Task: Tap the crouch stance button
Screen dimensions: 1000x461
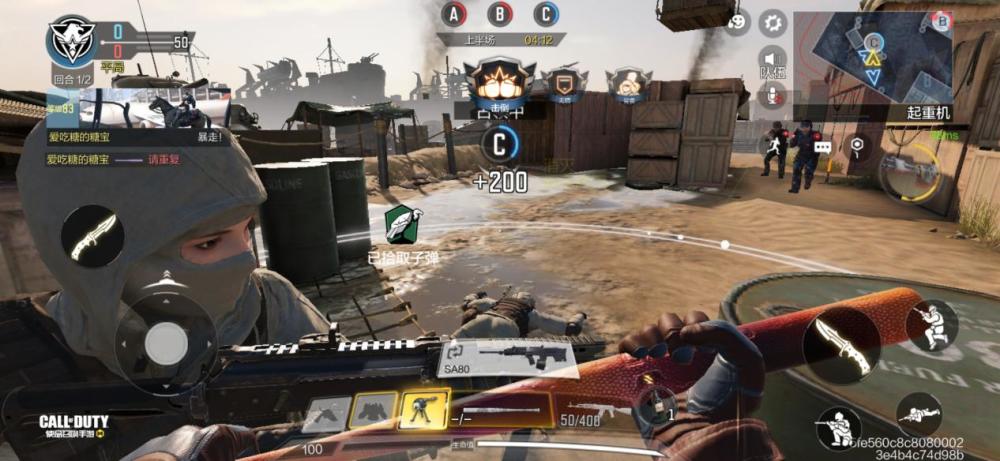Action: (838, 427)
